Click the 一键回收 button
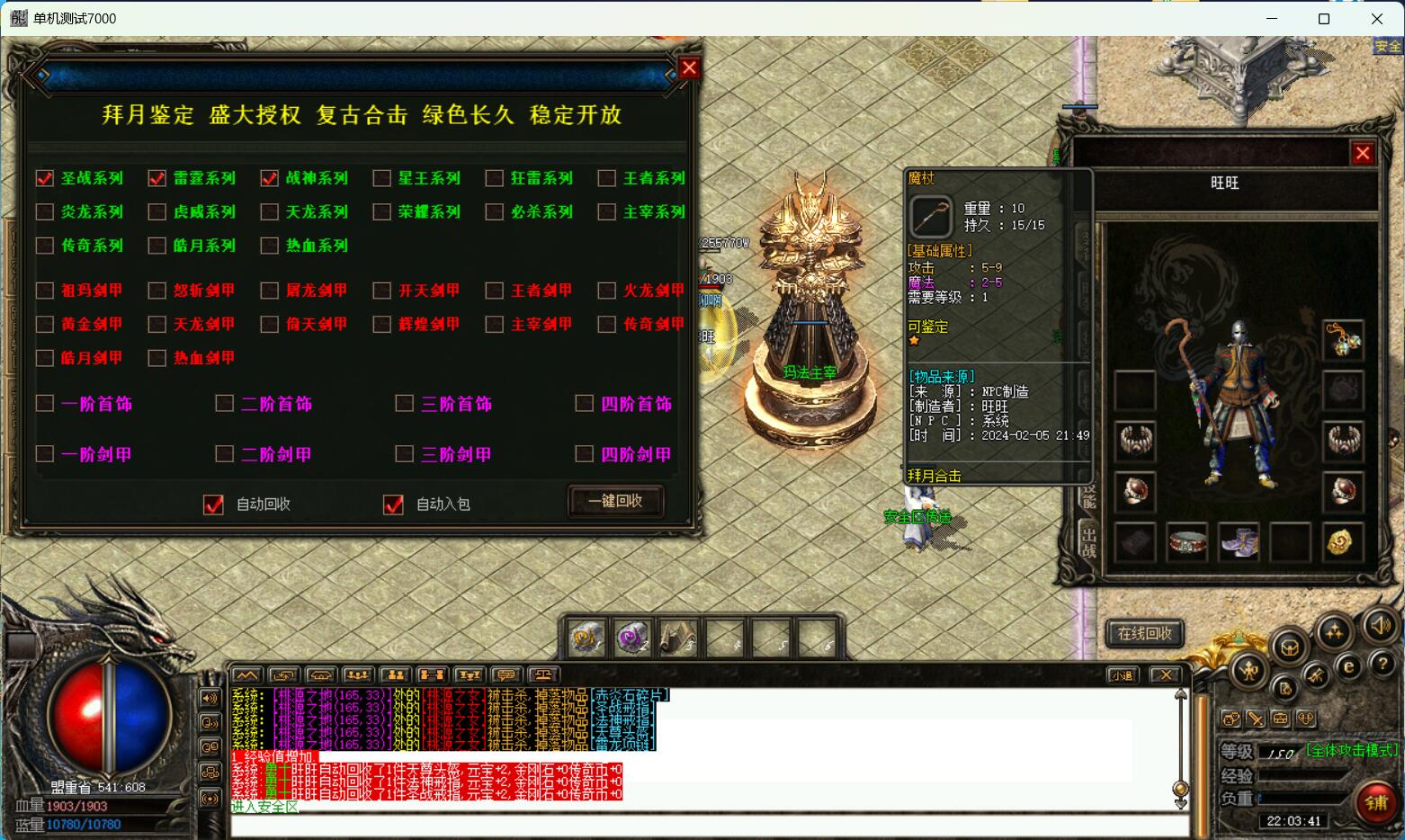1405x840 pixels. pos(616,501)
